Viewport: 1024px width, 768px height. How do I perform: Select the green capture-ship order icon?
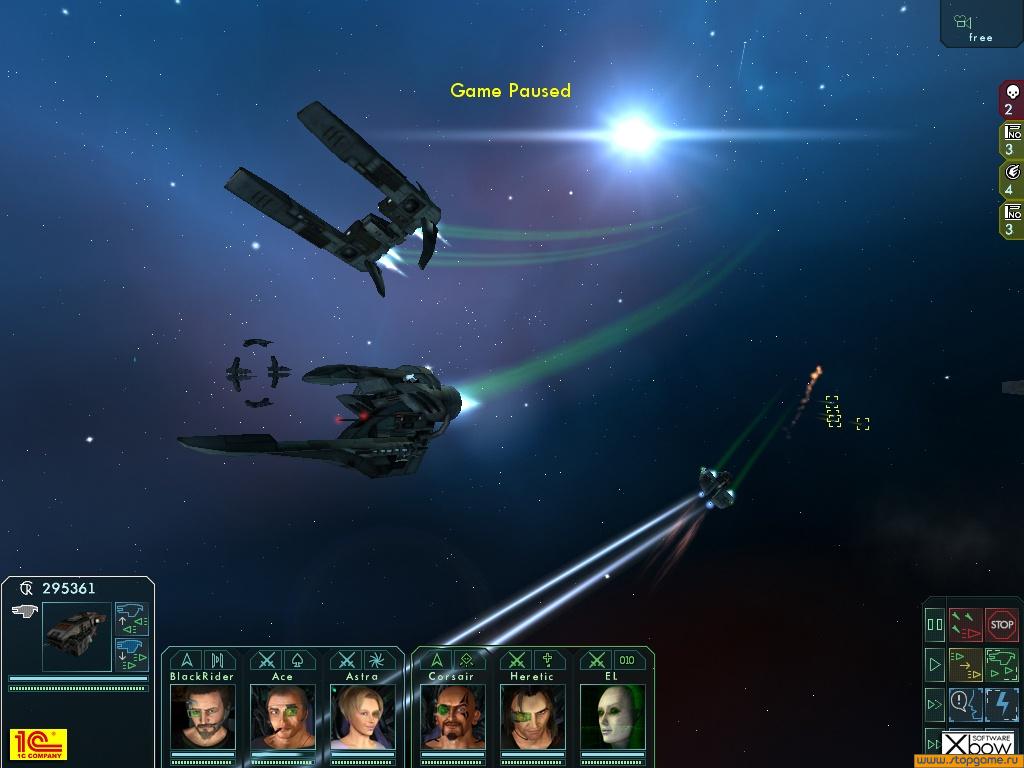pyautogui.click(x=1001, y=664)
